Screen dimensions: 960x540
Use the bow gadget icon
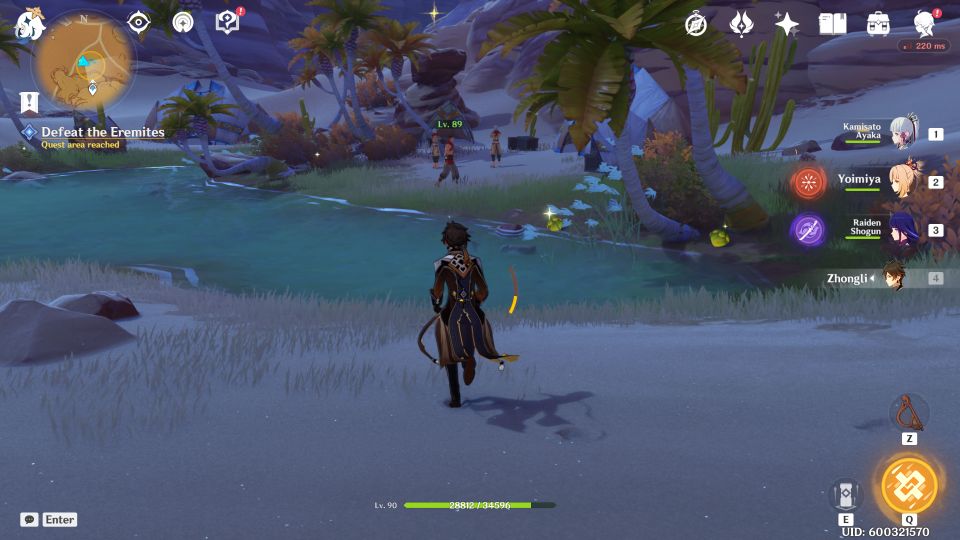click(x=908, y=412)
